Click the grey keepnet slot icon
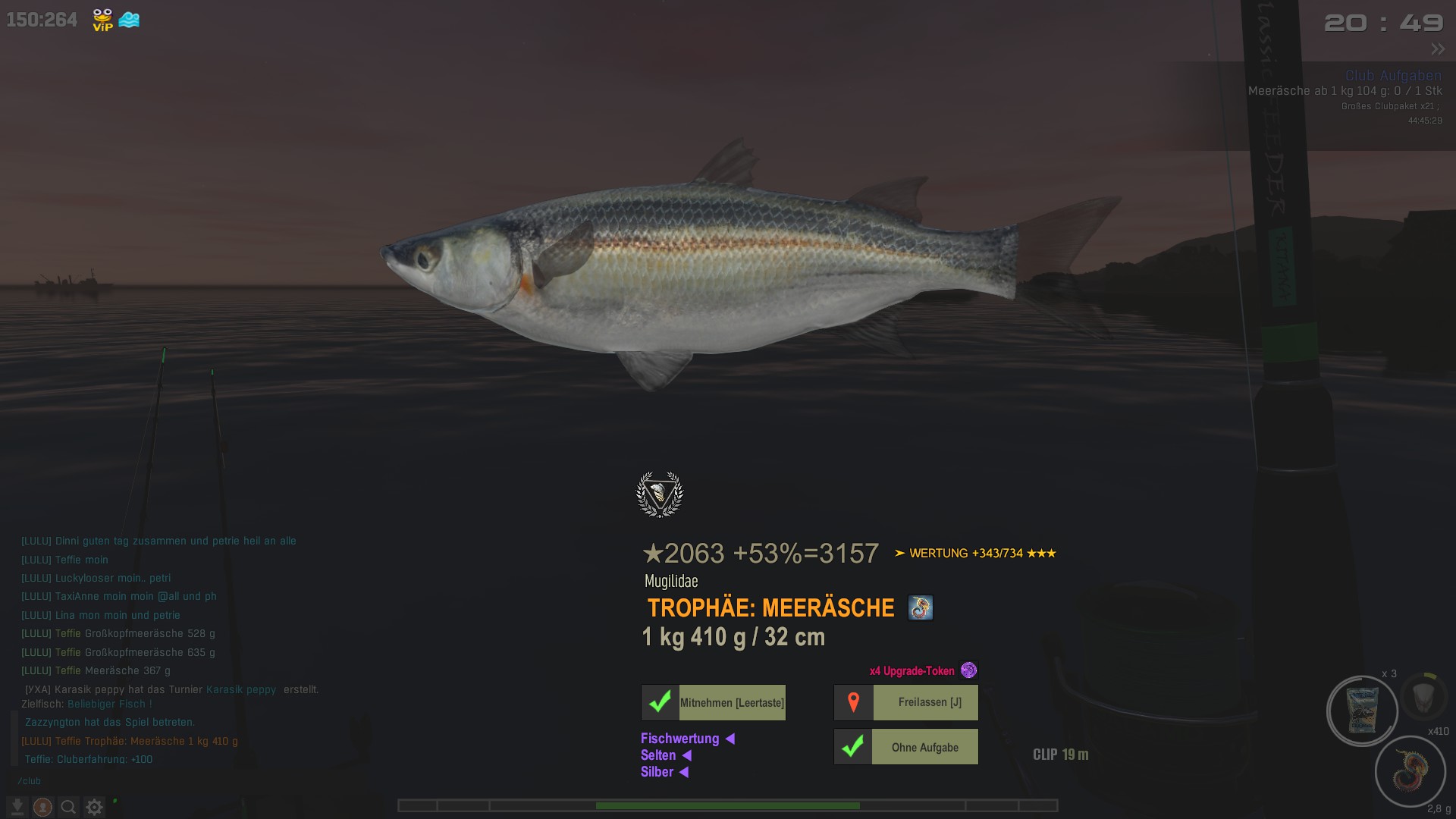This screenshot has width=1456, height=819. 1423,695
